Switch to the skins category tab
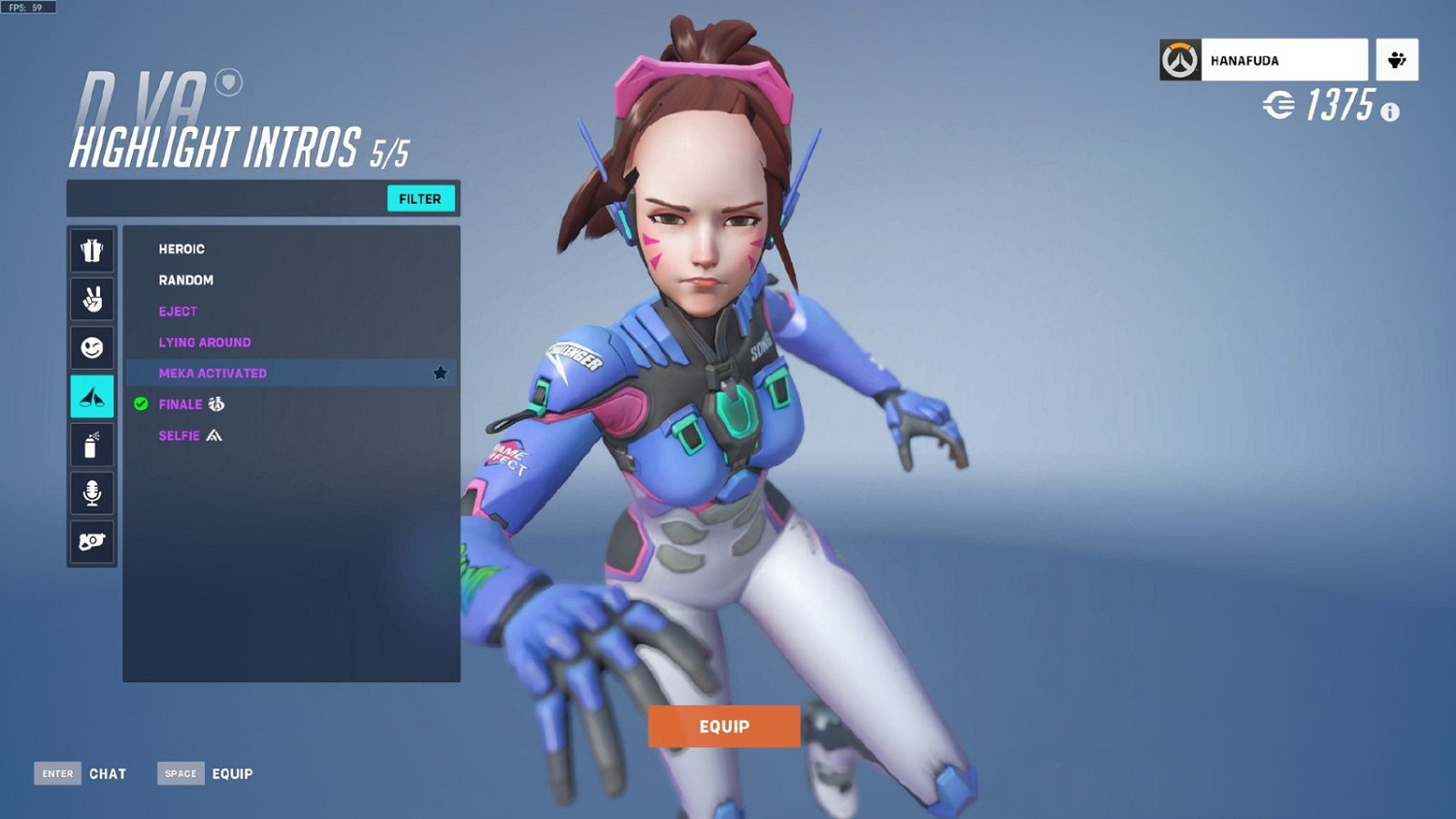The width and height of the screenshot is (1456, 819). coord(92,251)
